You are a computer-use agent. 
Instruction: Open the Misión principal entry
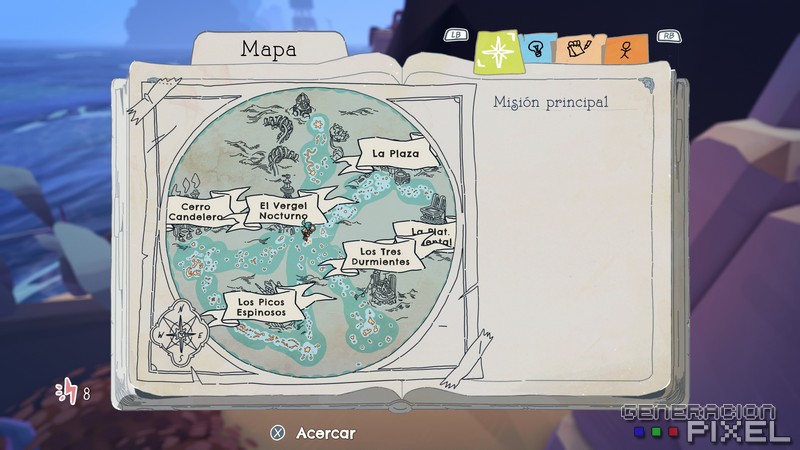pos(550,102)
